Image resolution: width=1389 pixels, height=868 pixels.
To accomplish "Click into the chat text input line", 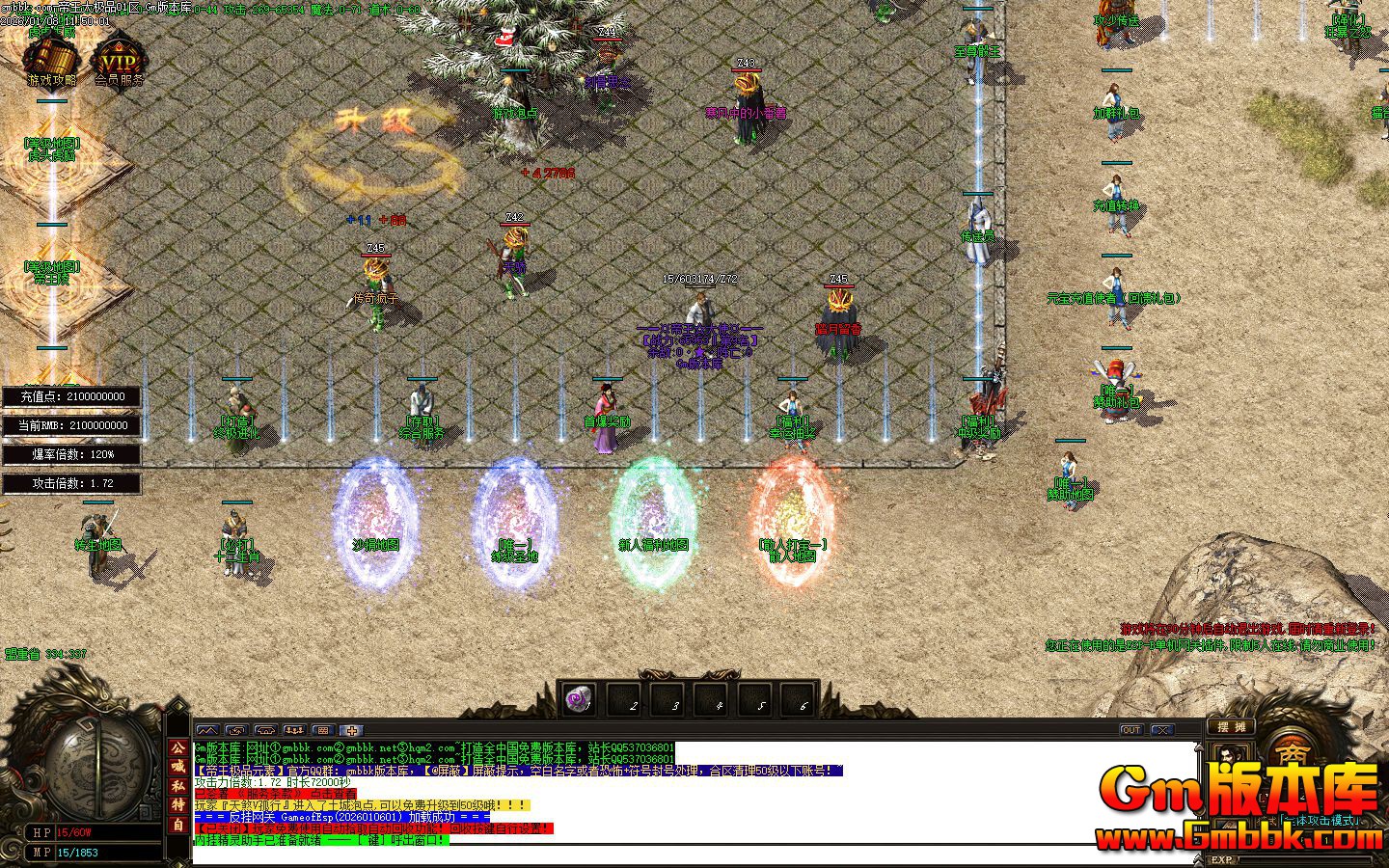I will [675, 854].
